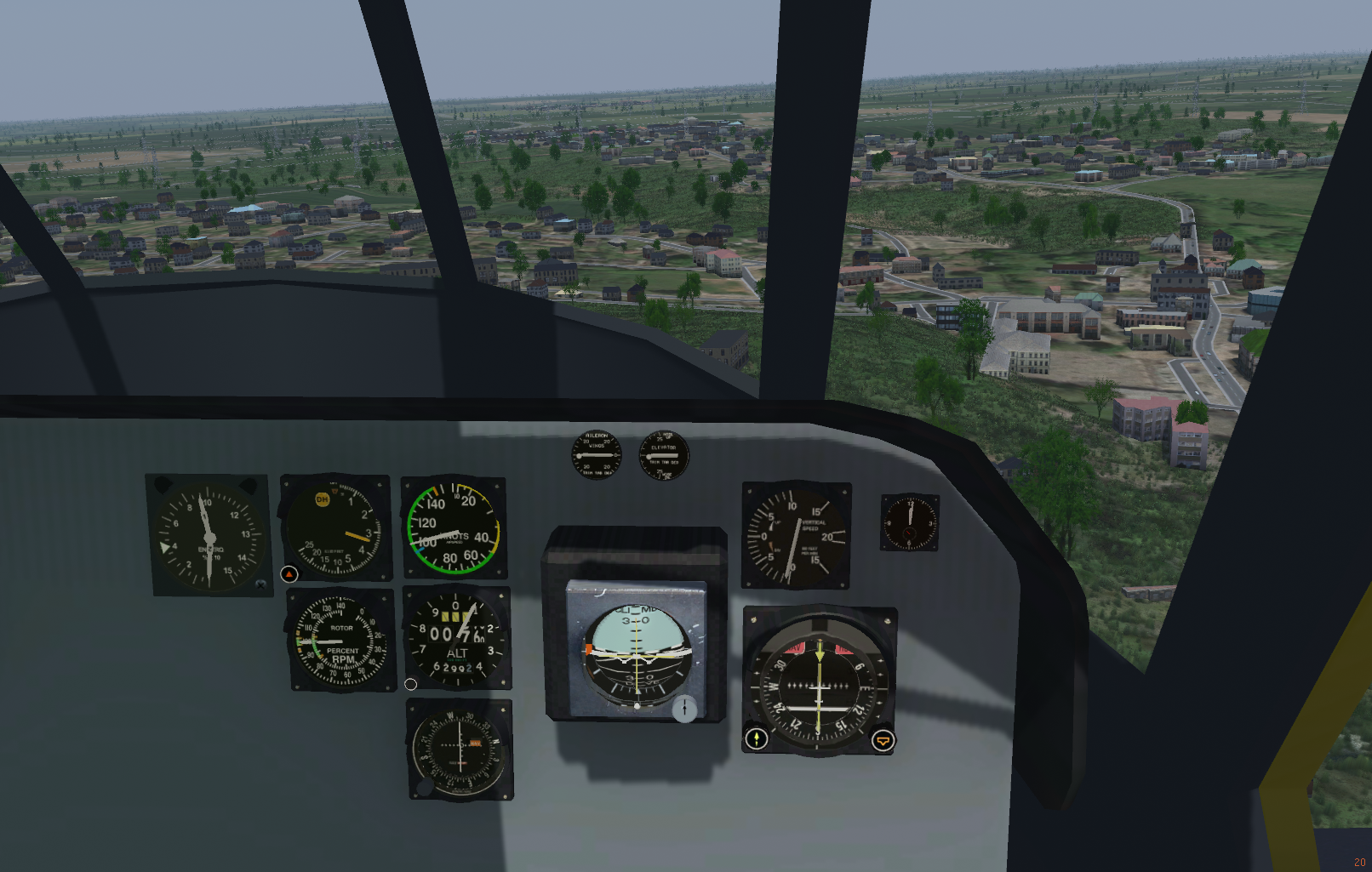
Task: Click the small compass gauge's dark knob
Action: coord(425,786)
